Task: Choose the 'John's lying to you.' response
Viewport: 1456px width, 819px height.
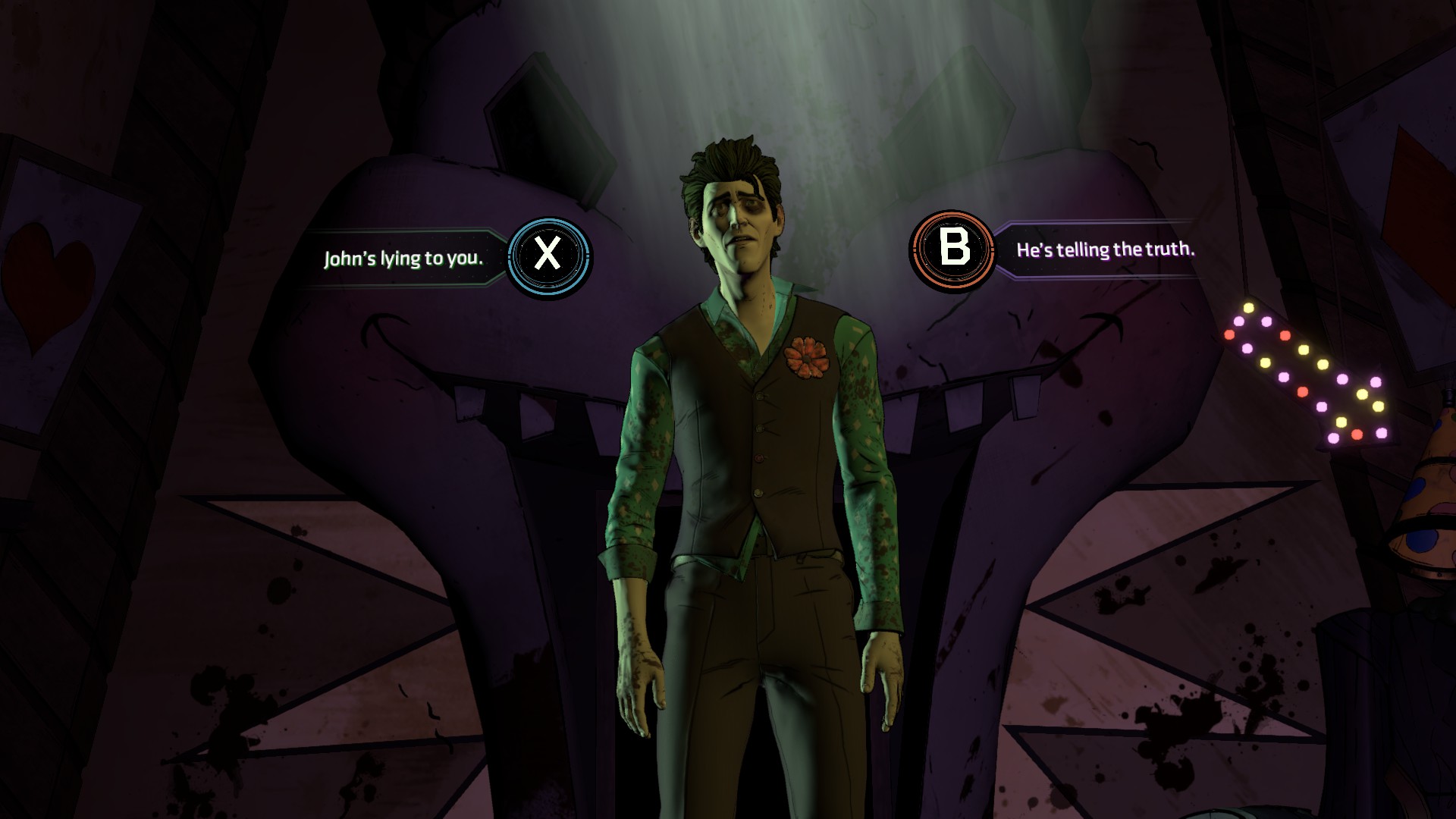Action: (404, 258)
